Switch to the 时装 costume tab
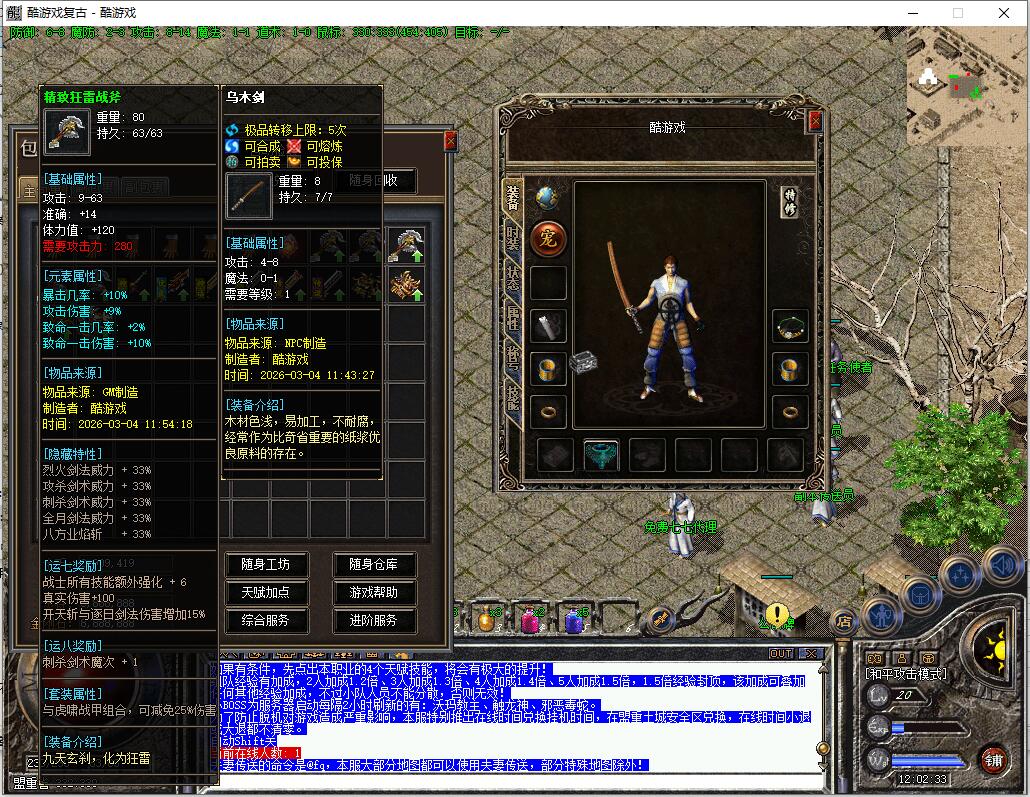Viewport: 1030px width, 797px height. (x=513, y=243)
